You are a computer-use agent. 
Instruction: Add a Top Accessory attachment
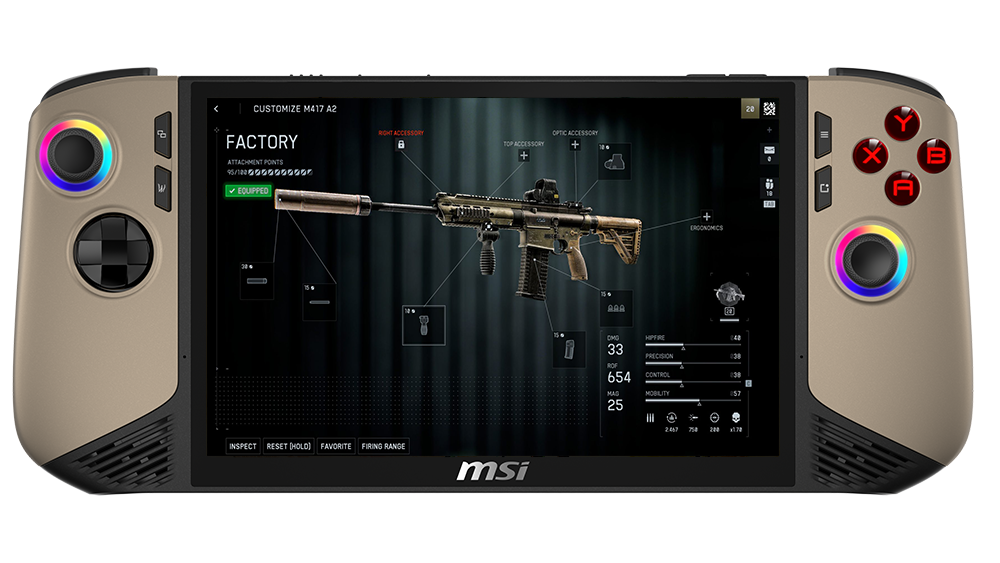(x=524, y=156)
